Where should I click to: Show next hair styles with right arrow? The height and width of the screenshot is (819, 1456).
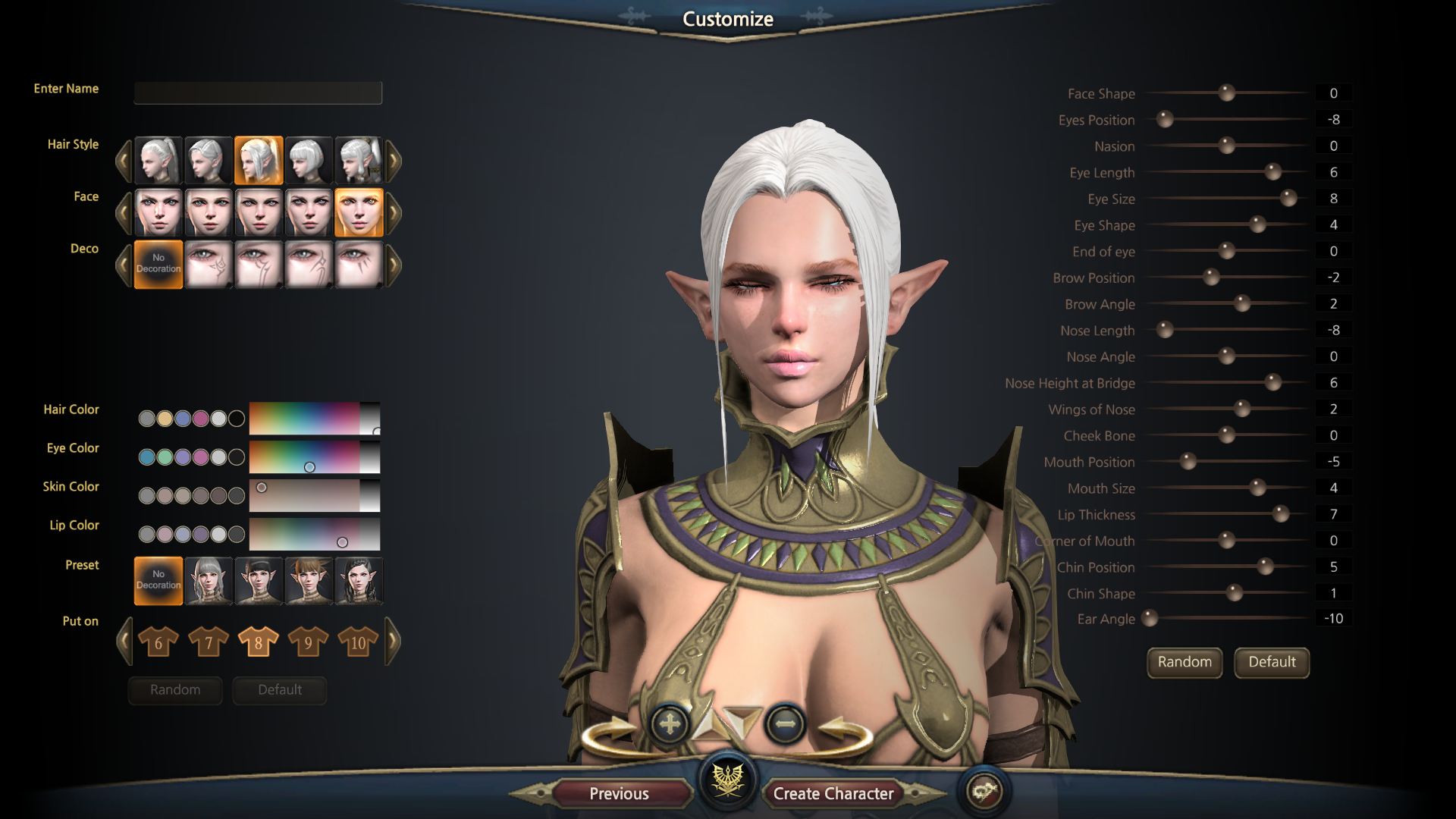click(394, 160)
